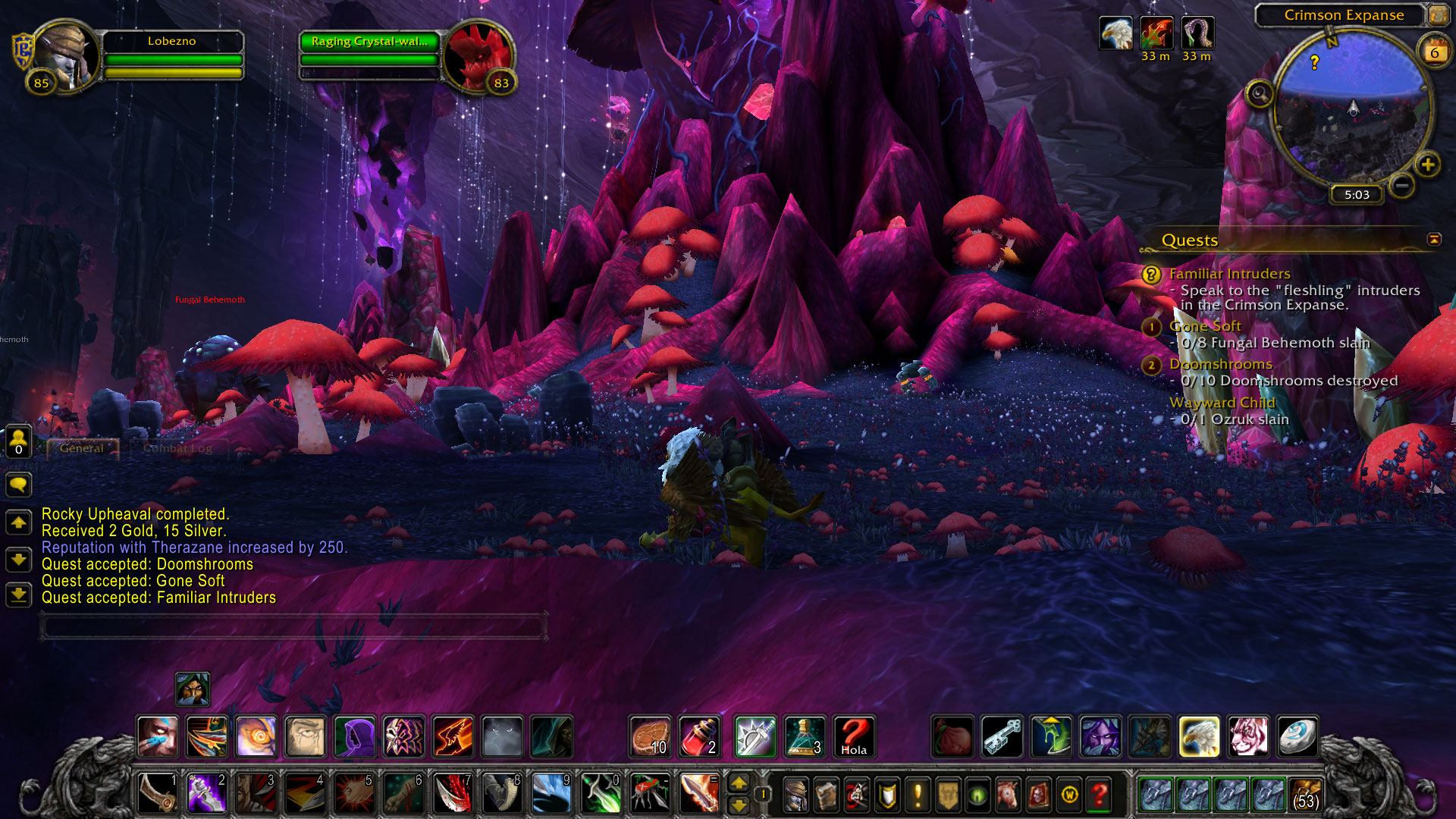The image size is (1456, 819).
Task: Collapse the Quests objective tracker
Action: 1434,240
